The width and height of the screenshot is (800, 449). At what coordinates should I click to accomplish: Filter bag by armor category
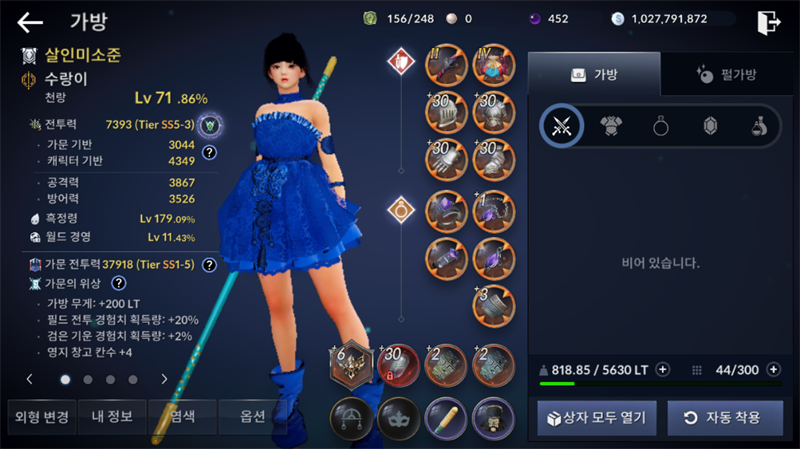coord(611,126)
